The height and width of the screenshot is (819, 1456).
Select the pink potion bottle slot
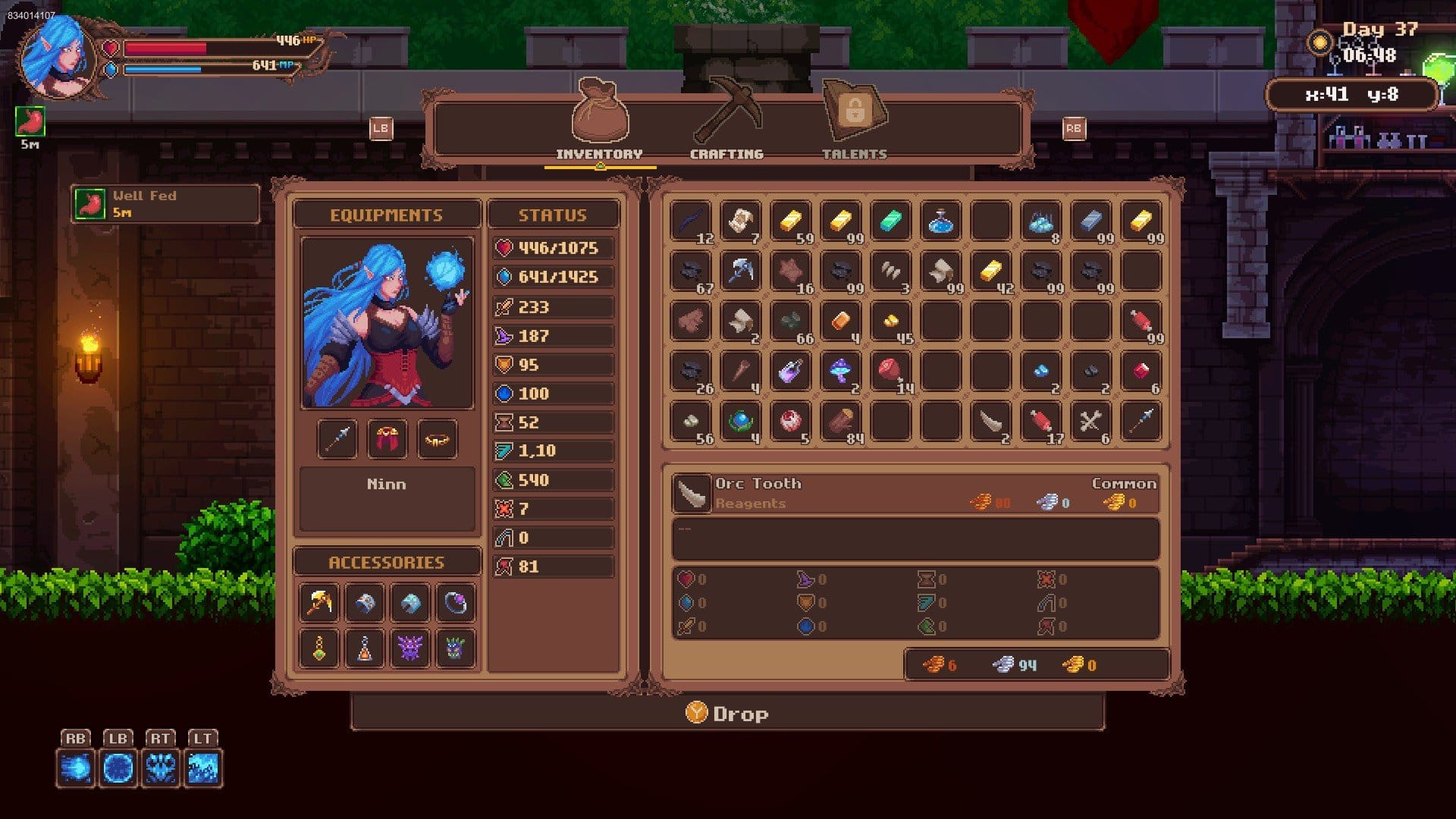pyautogui.click(x=790, y=372)
